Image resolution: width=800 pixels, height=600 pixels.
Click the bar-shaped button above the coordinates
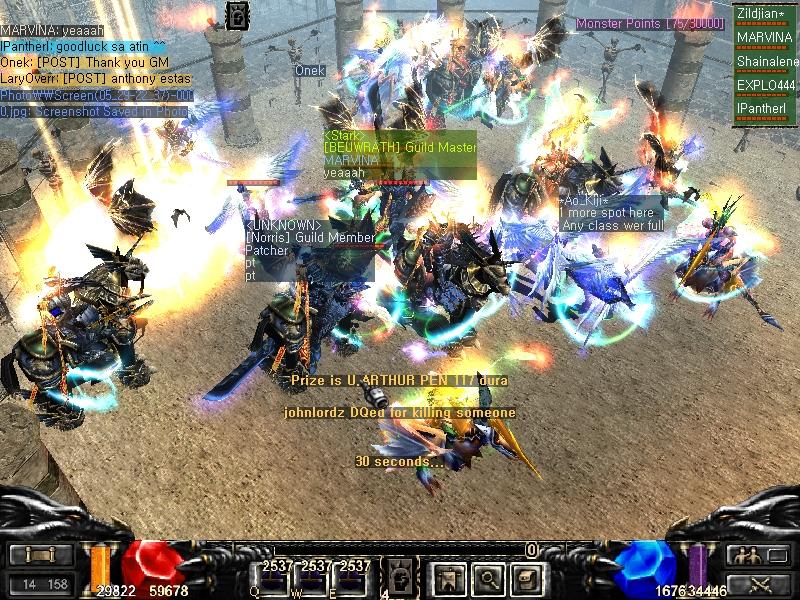tap(40, 556)
